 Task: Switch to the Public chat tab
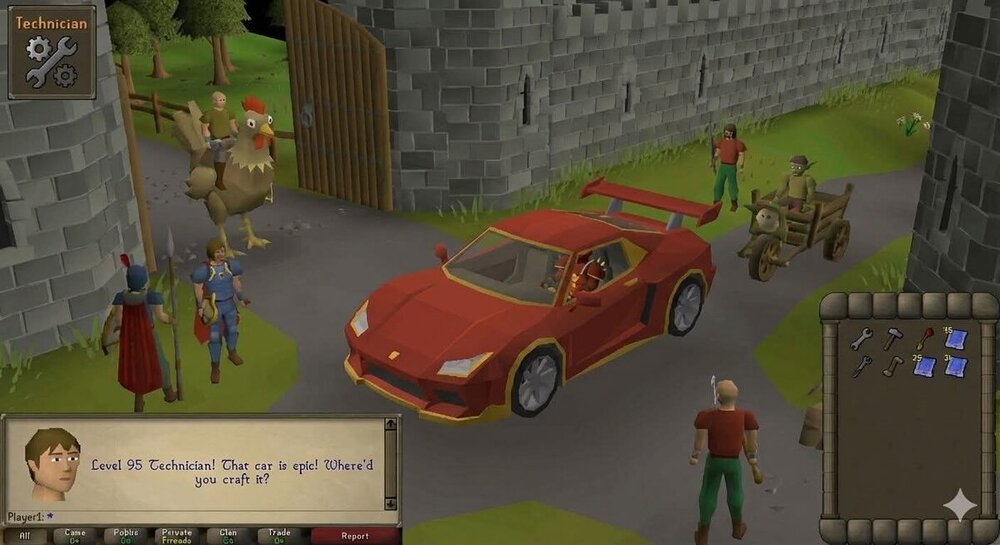(x=126, y=536)
